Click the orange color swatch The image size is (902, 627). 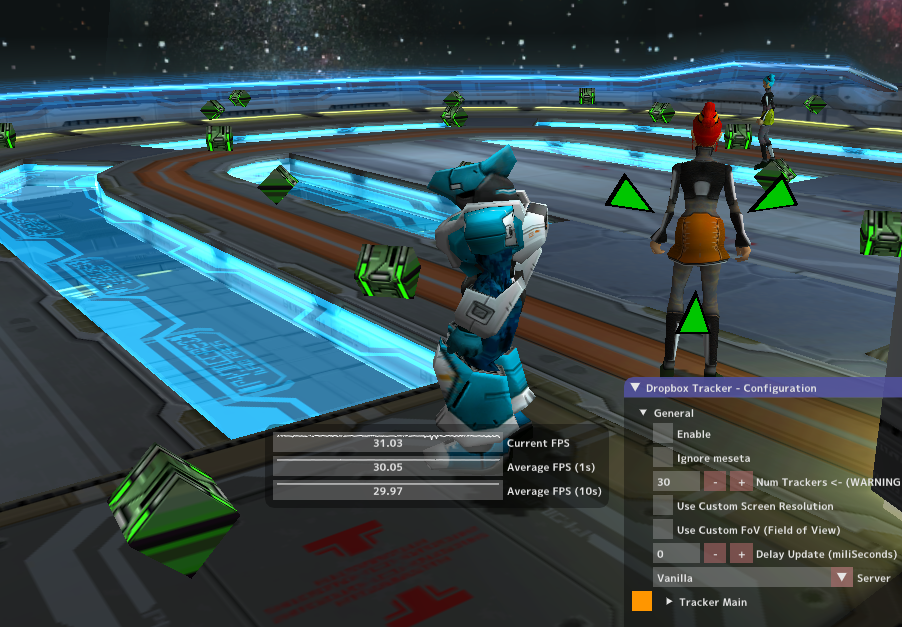tap(642, 602)
